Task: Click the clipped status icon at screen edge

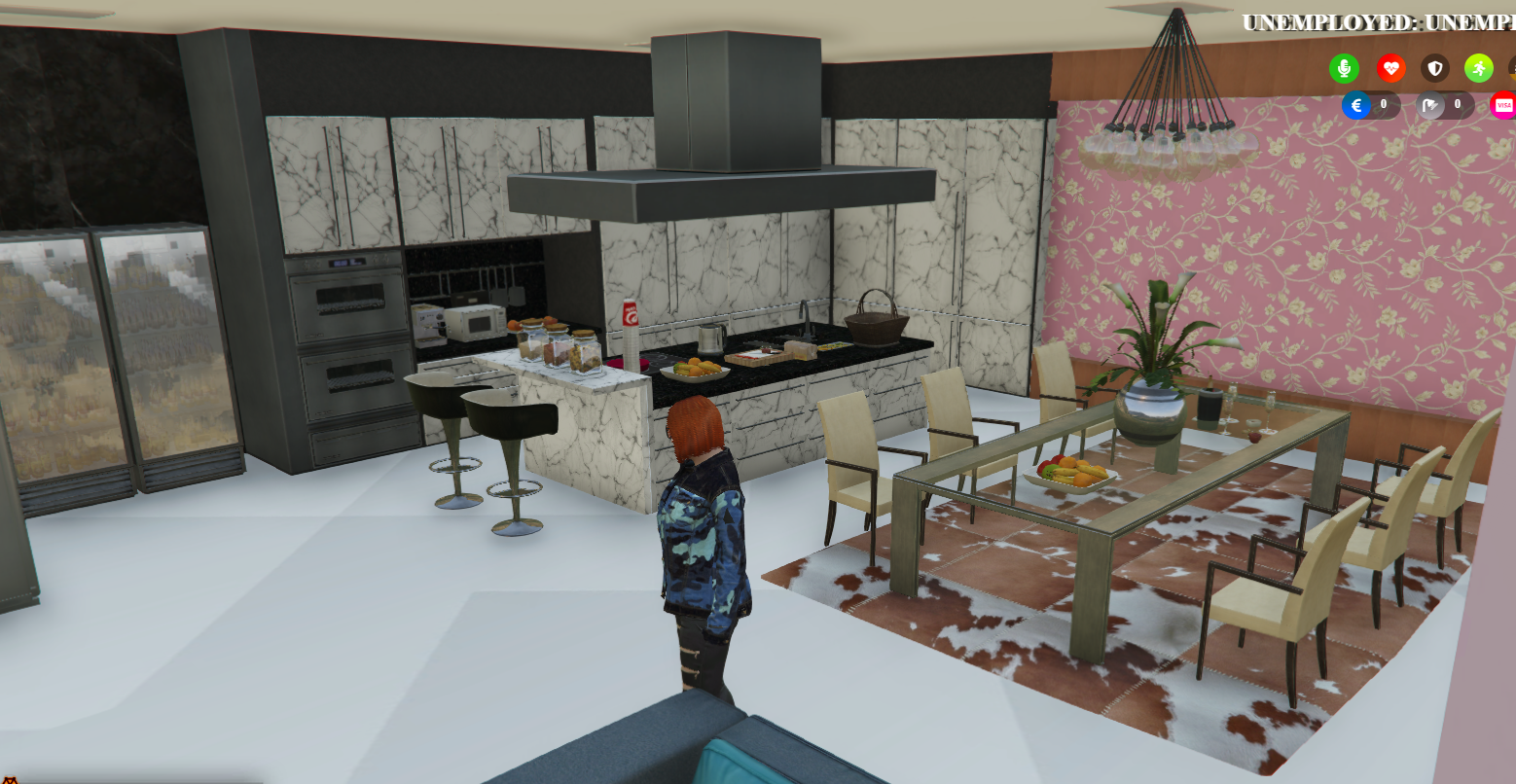Action: (x=1511, y=69)
